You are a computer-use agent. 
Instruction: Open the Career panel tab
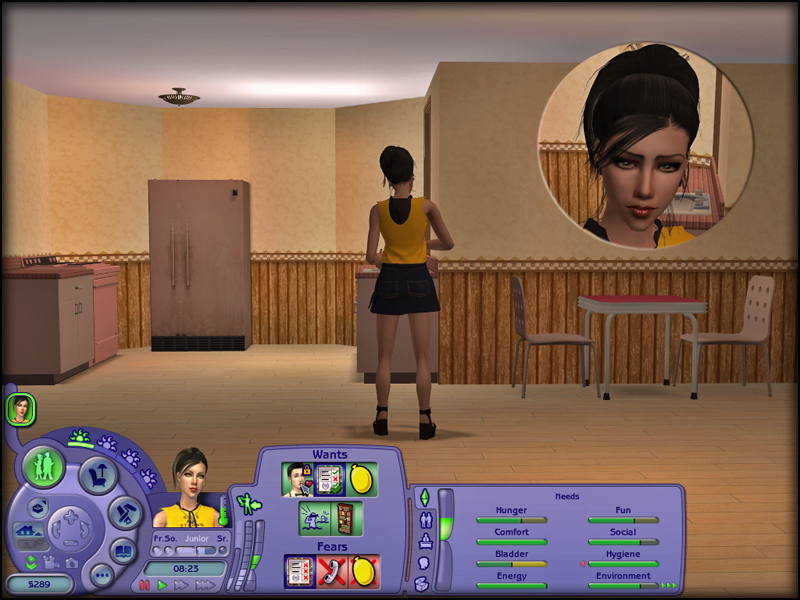click(423, 542)
